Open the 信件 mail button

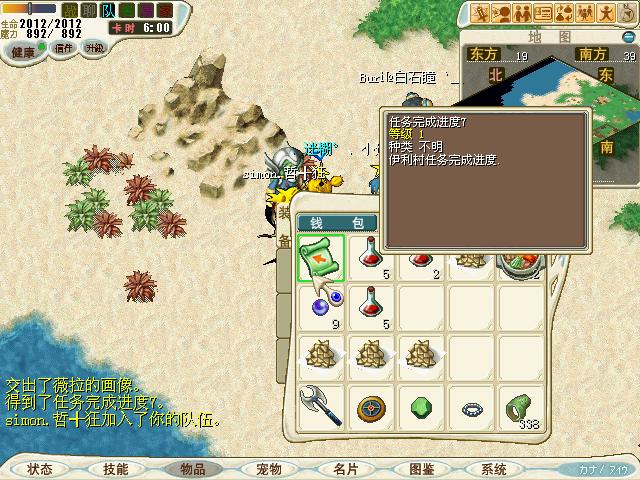coord(64,48)
